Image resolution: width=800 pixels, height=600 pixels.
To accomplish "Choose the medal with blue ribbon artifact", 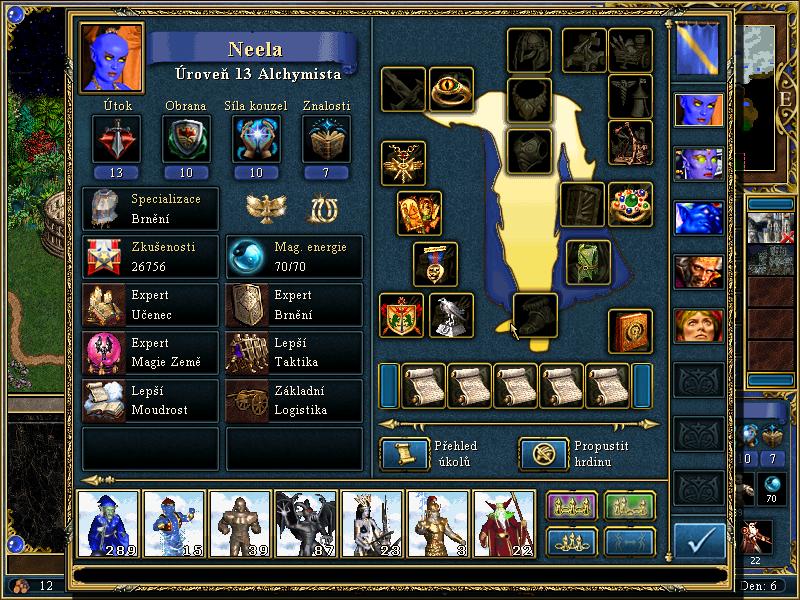I will click(x=436, y=265).
